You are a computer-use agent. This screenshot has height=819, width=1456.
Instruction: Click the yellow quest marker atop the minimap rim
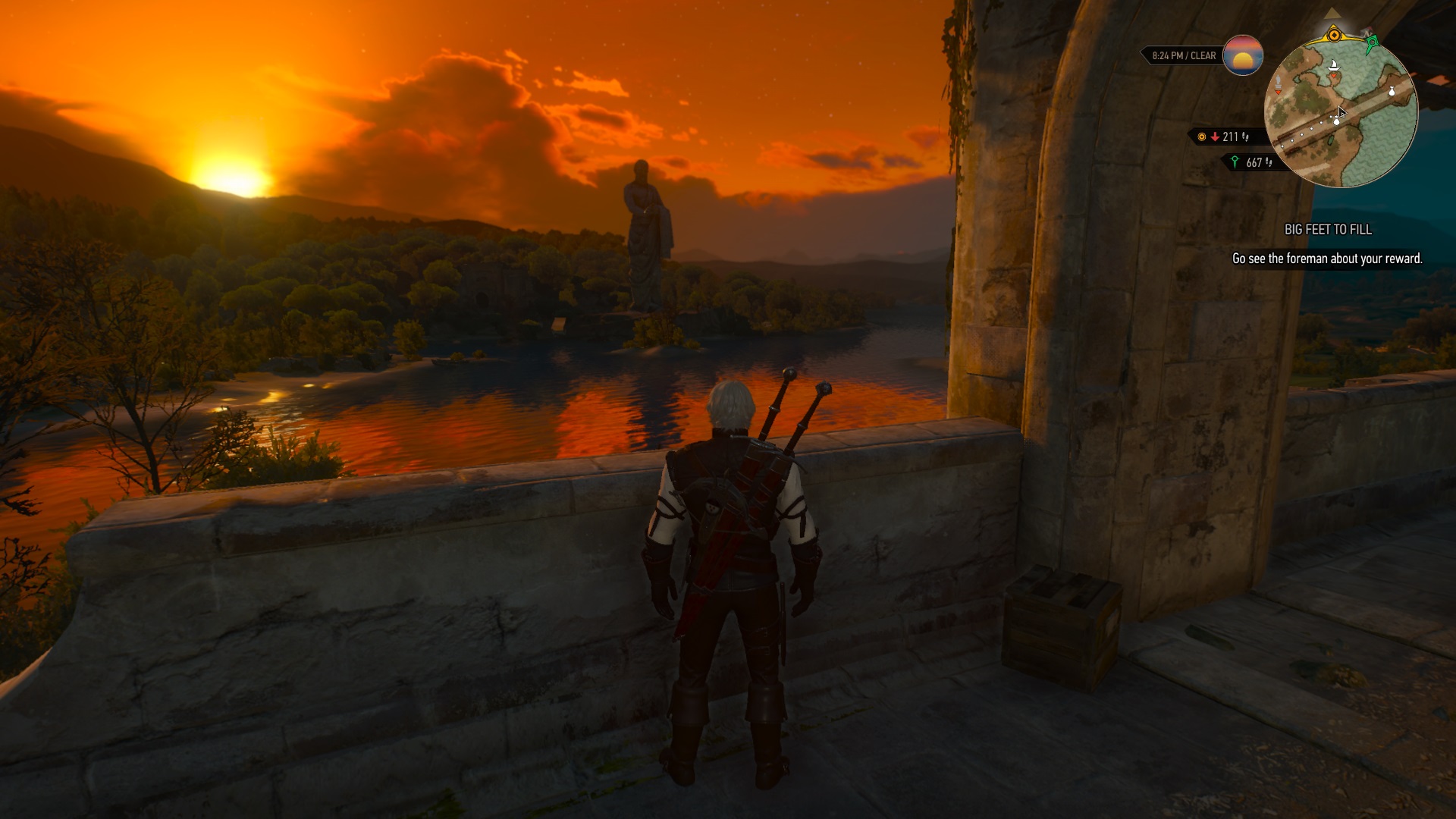1334,35
